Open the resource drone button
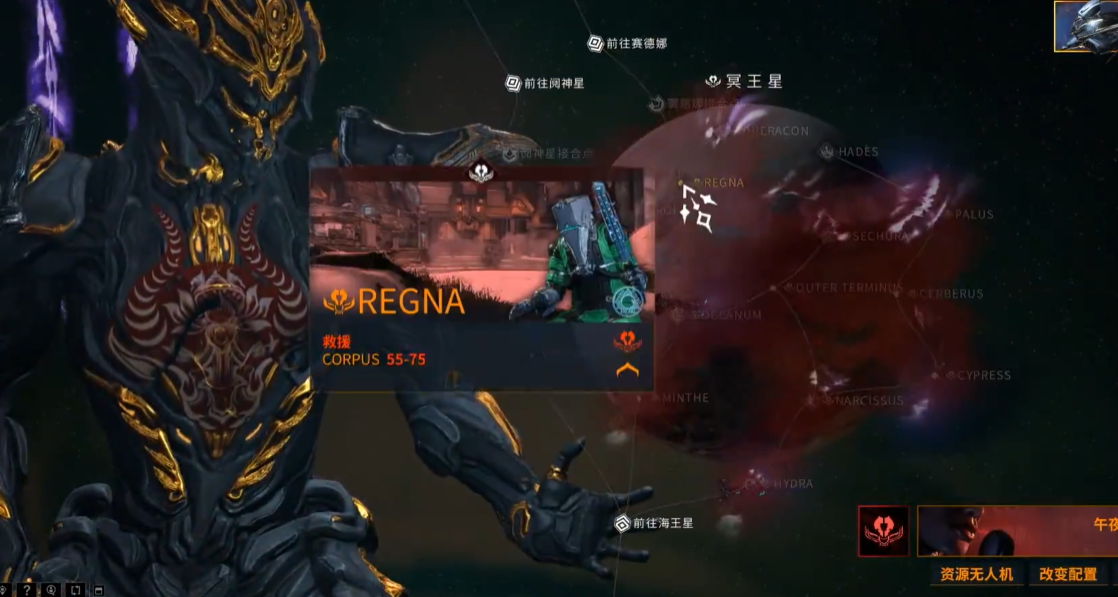This screenshot has height=597, width=1118. coord(976,574)
